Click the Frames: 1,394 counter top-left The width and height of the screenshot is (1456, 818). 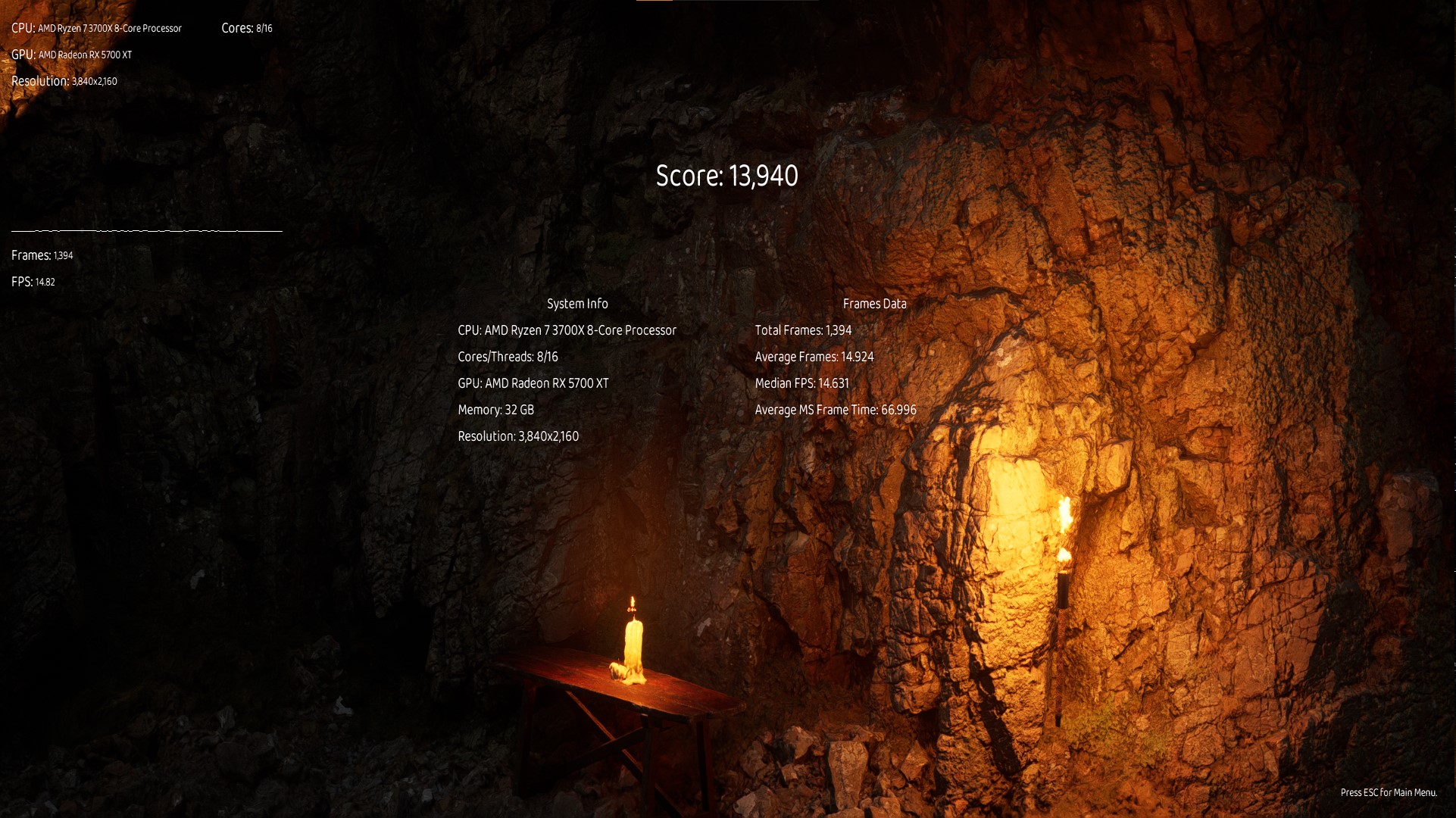click(41, 255)
